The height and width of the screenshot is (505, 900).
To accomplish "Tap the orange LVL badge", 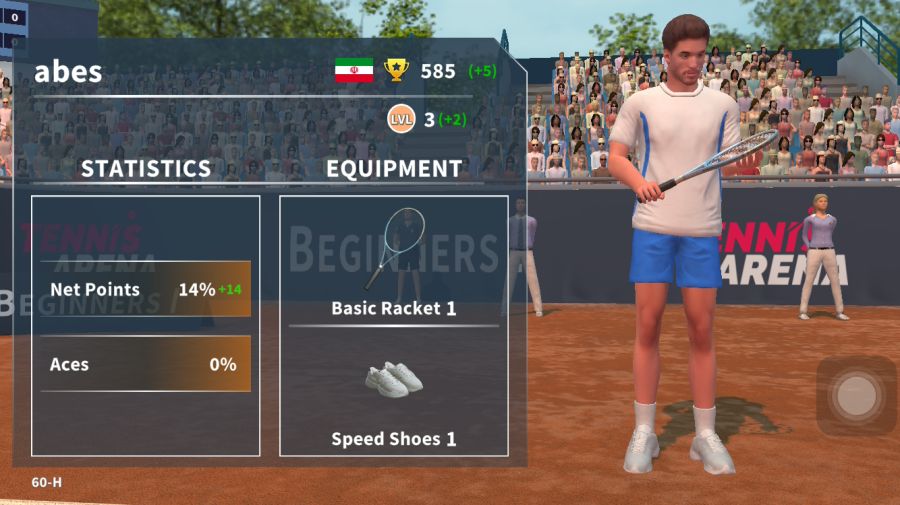I will tap(401, 119).
